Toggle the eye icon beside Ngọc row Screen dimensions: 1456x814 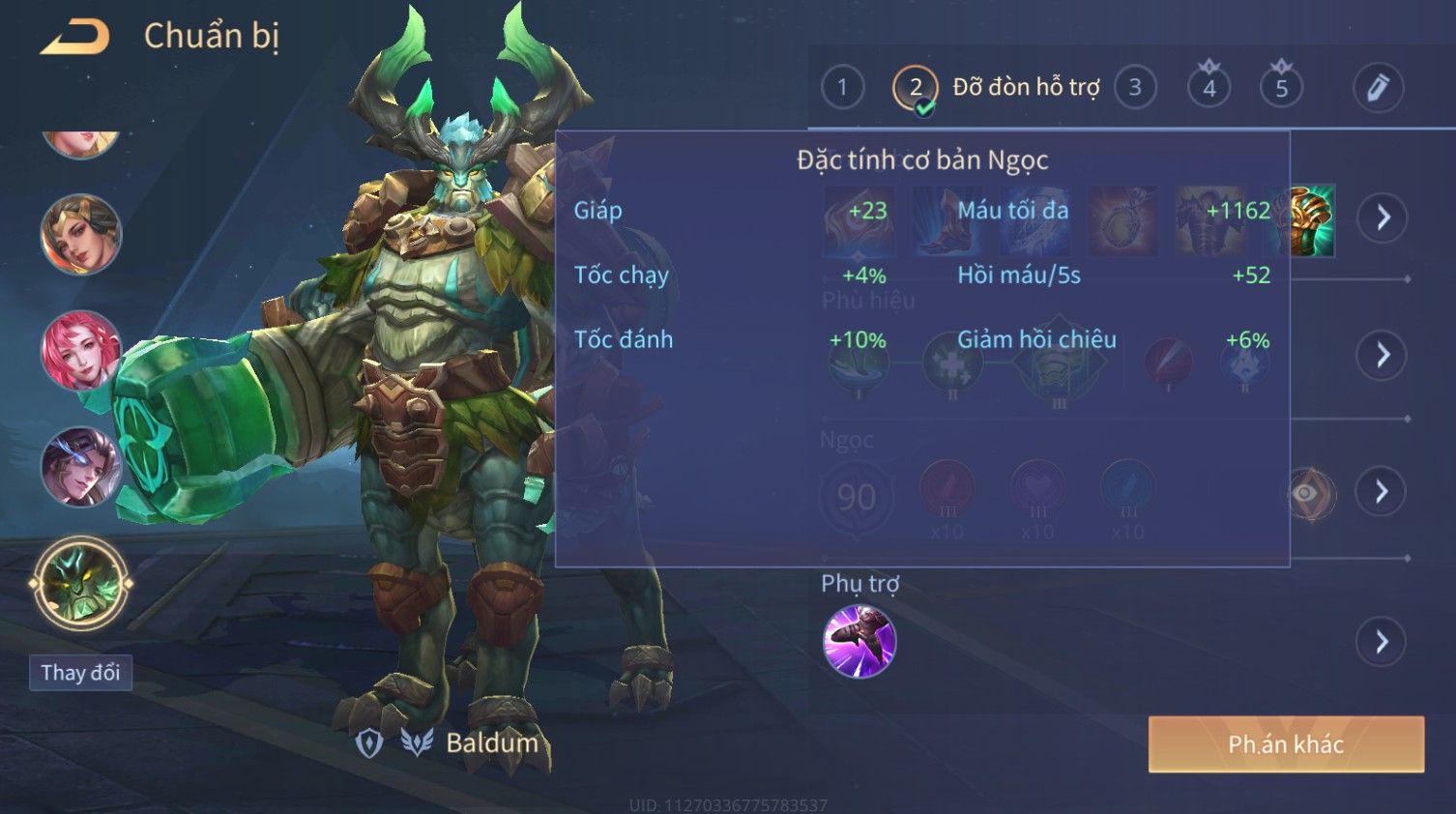tap(1308, 493)
